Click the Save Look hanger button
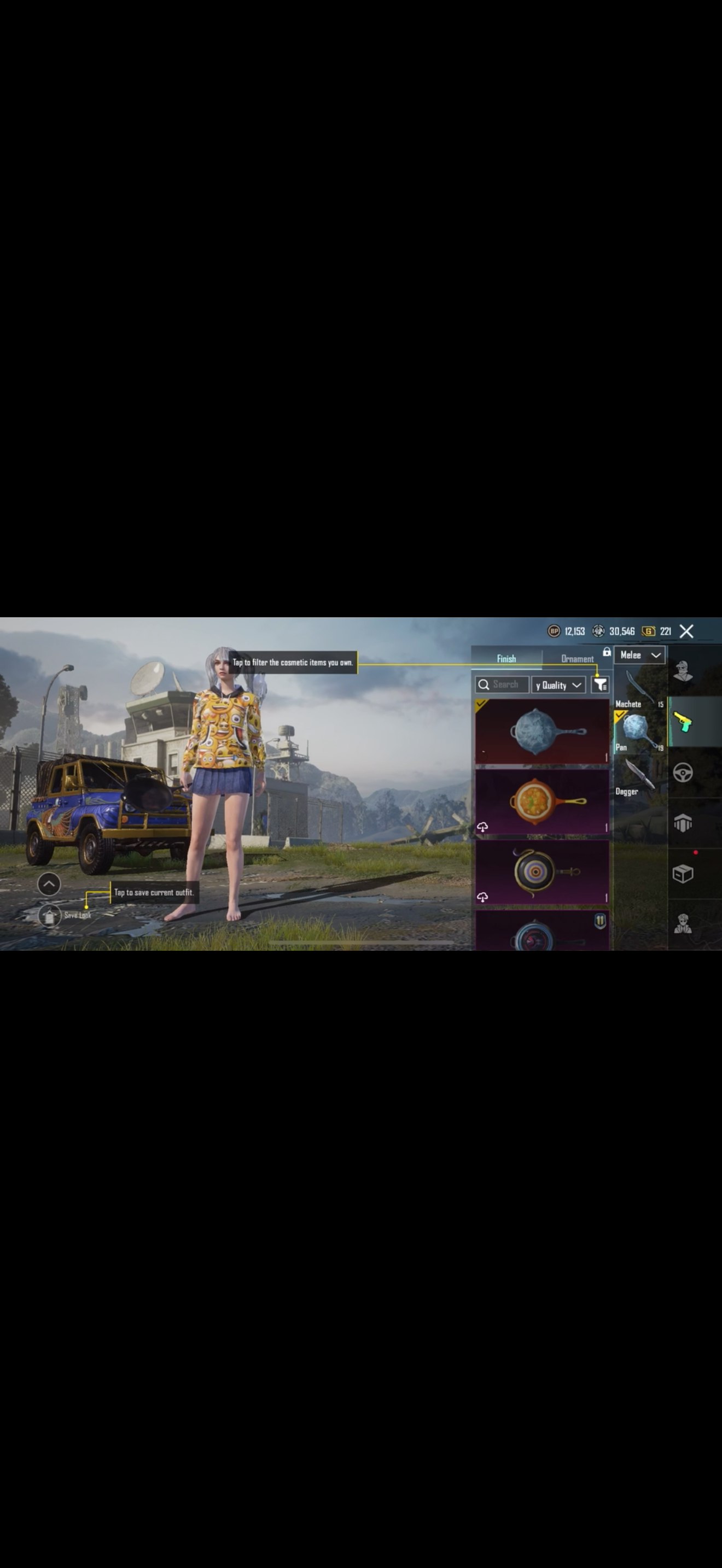Screen dimensions: 722x1568 (x=50, y=915)
